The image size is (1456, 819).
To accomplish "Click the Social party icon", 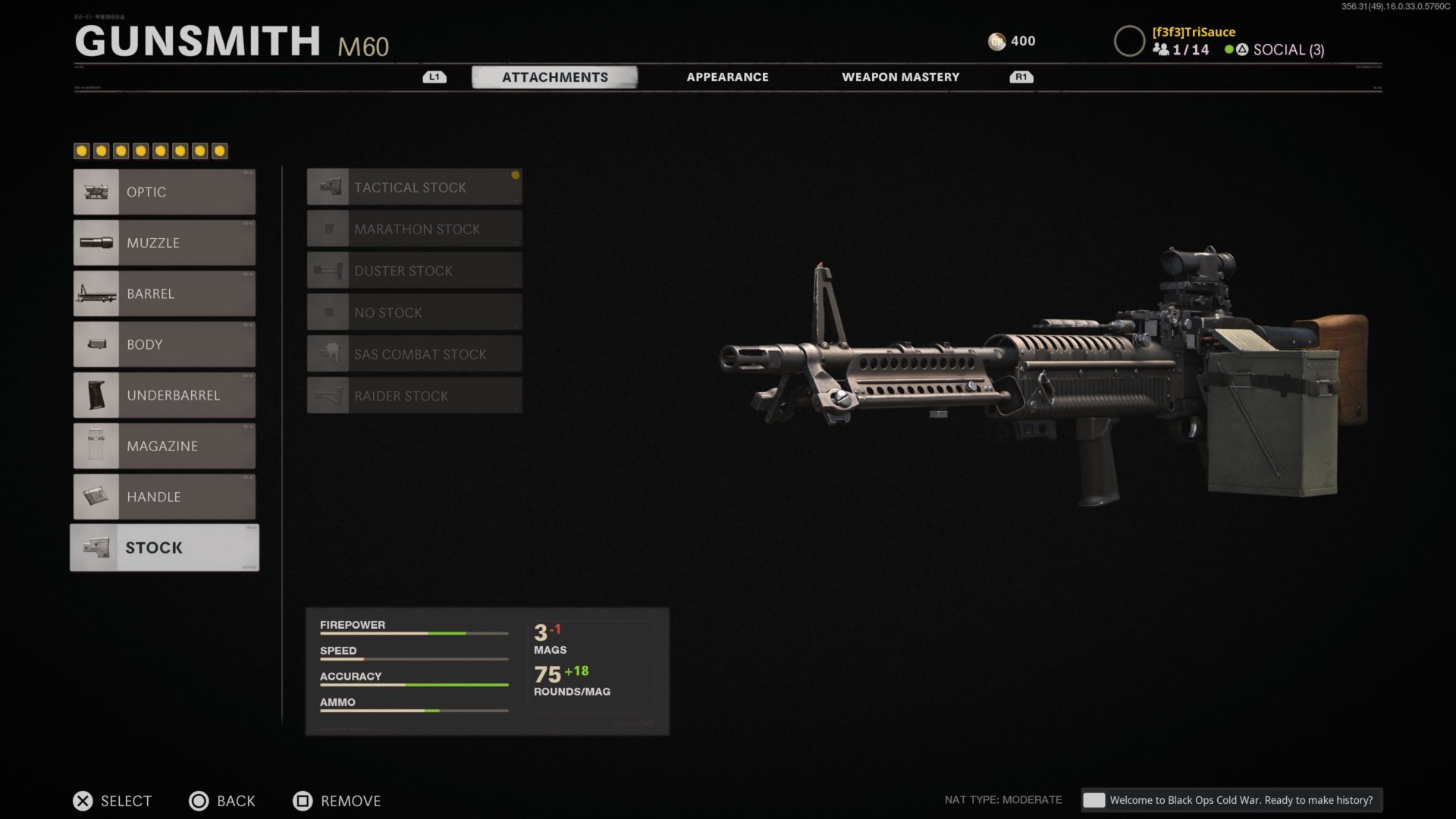I will (x=1160, y=49).
